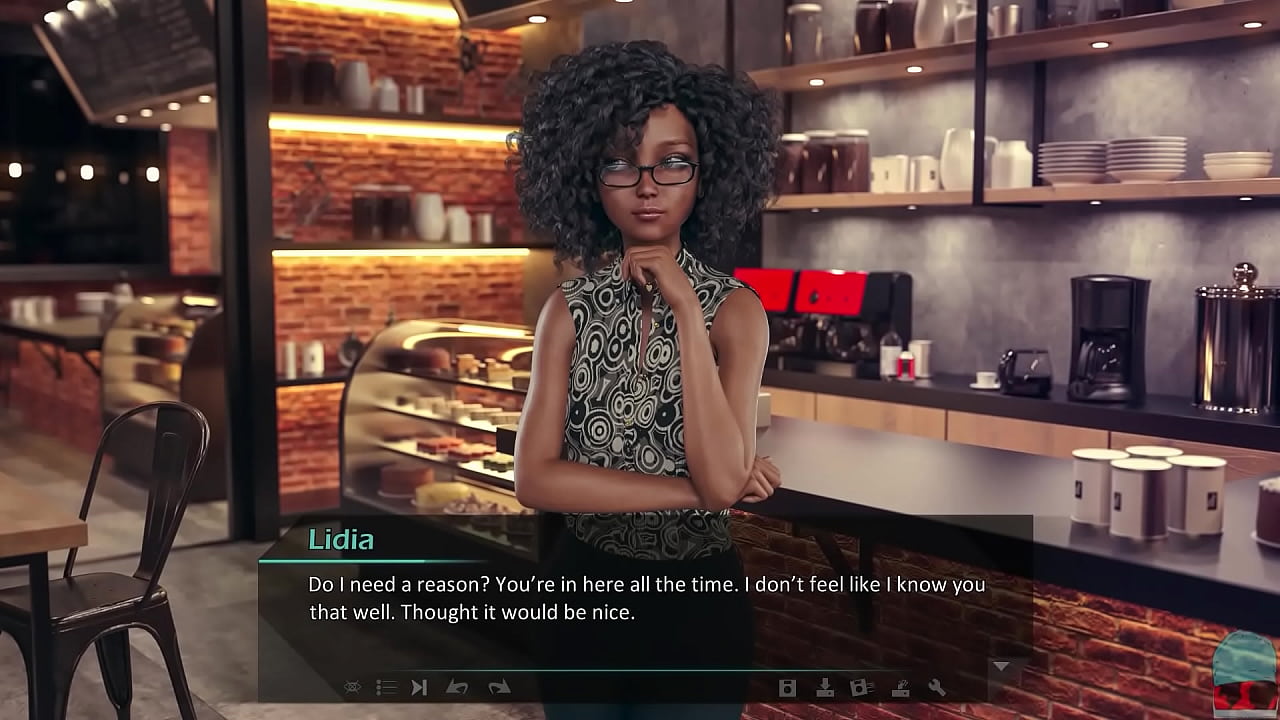Screen dimensions: 1280x720
Task: Skip ahead with the fast-forward icon
Action: (x=420, y=687)
